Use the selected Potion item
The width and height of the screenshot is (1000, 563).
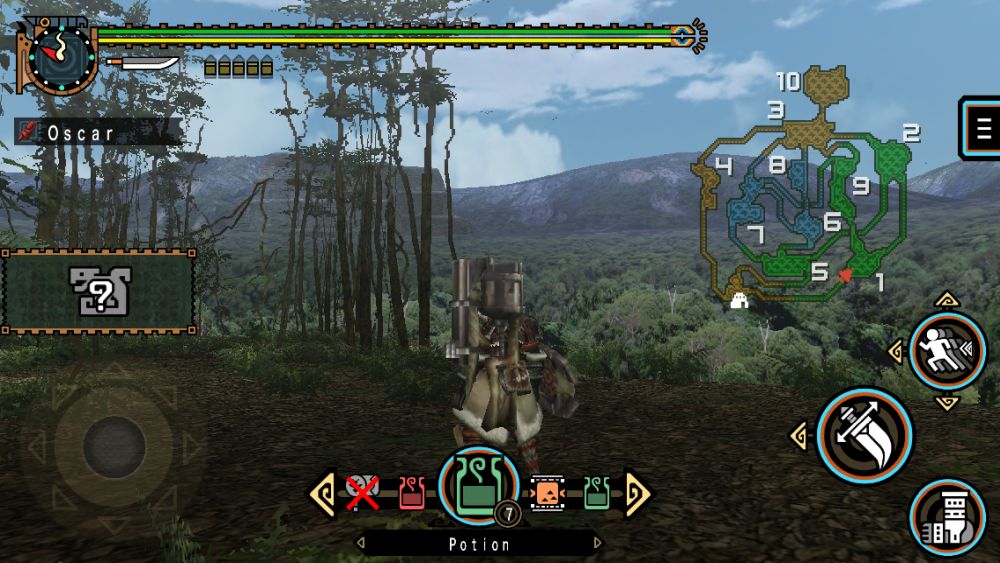[x=478, y=487]
